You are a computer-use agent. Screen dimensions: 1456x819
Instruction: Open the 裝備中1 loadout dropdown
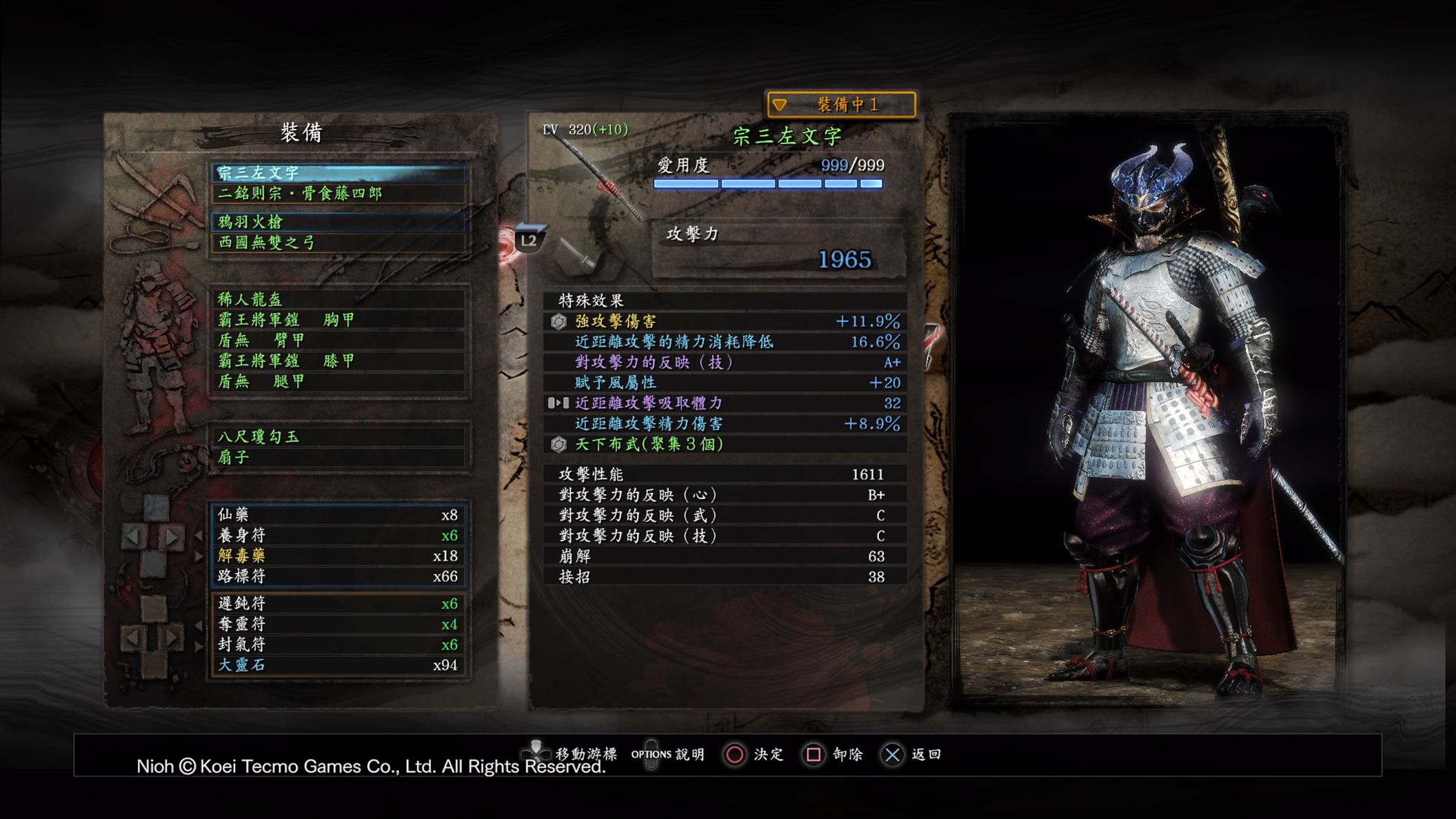(x=841, y=105)
